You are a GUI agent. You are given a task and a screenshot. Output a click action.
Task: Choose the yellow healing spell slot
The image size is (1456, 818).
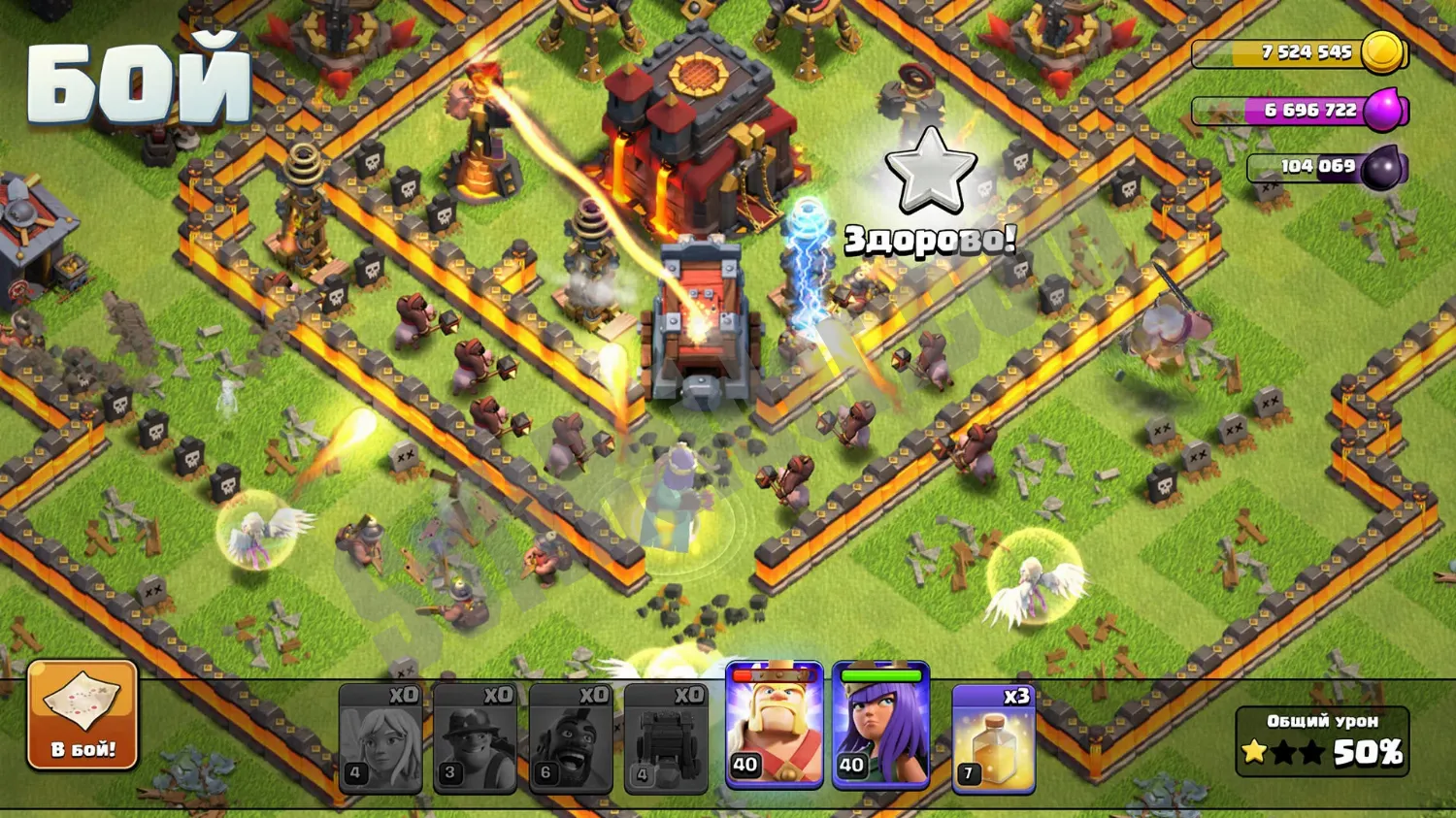pyautogui.click(x=993, y=738)
